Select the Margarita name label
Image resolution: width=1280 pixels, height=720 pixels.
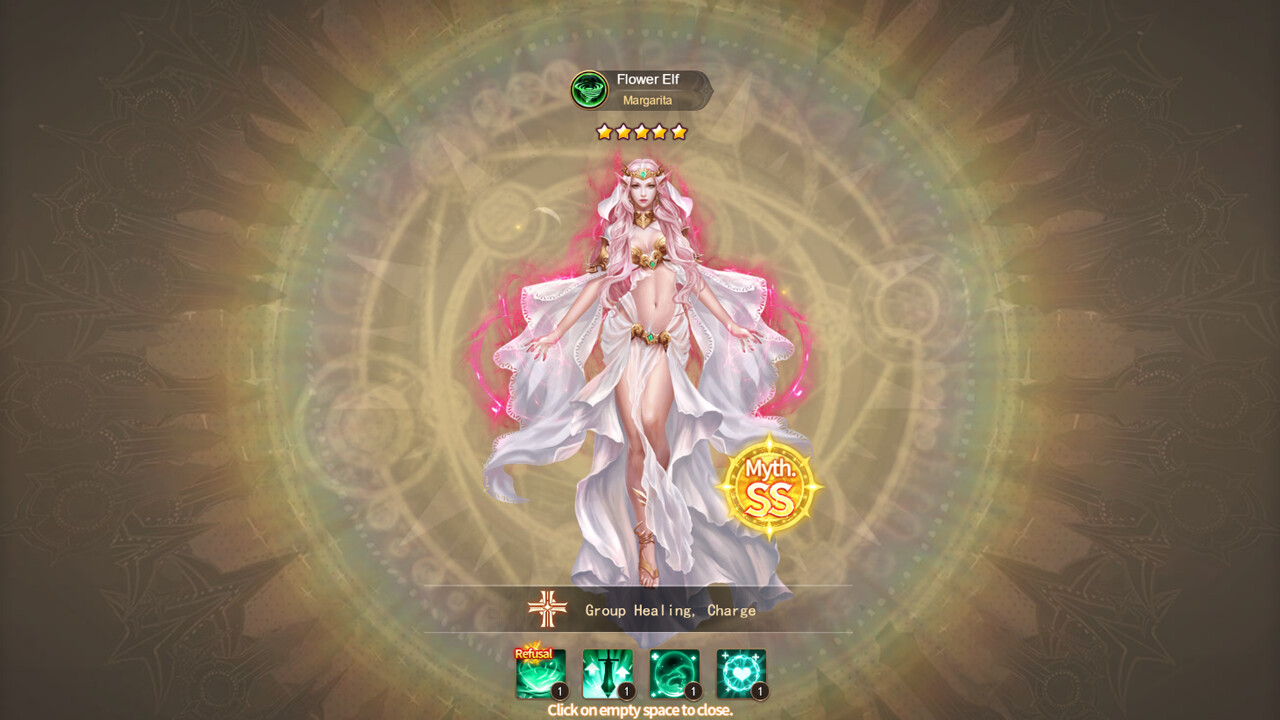pos(650,101)
